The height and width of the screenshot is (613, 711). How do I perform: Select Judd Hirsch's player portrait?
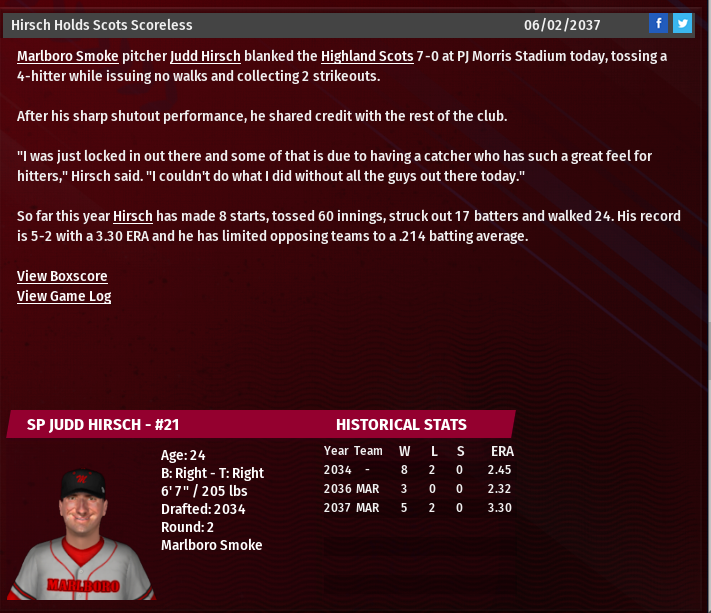coord(84,532)
